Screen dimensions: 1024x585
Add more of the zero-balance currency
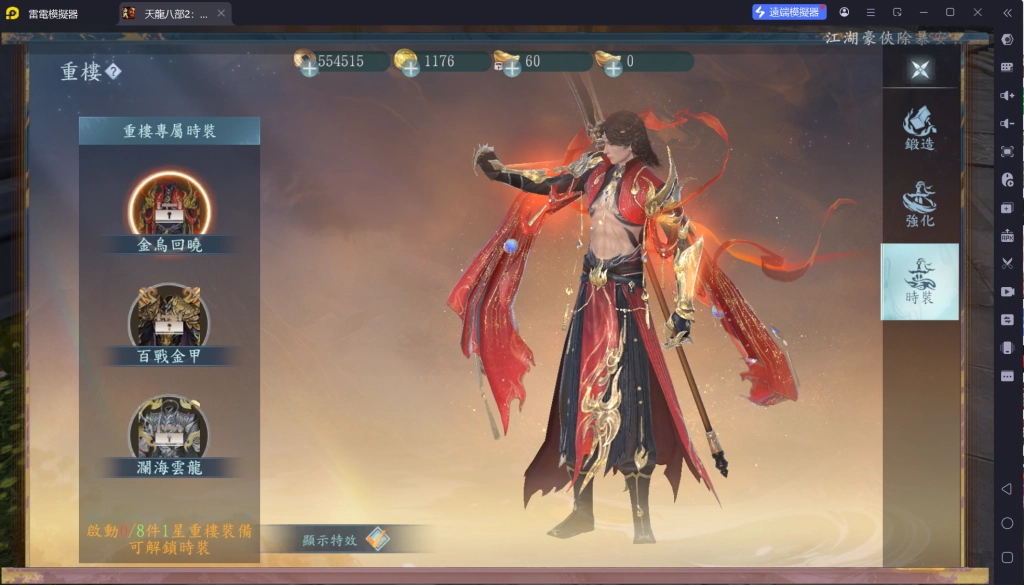click(612, 67)
